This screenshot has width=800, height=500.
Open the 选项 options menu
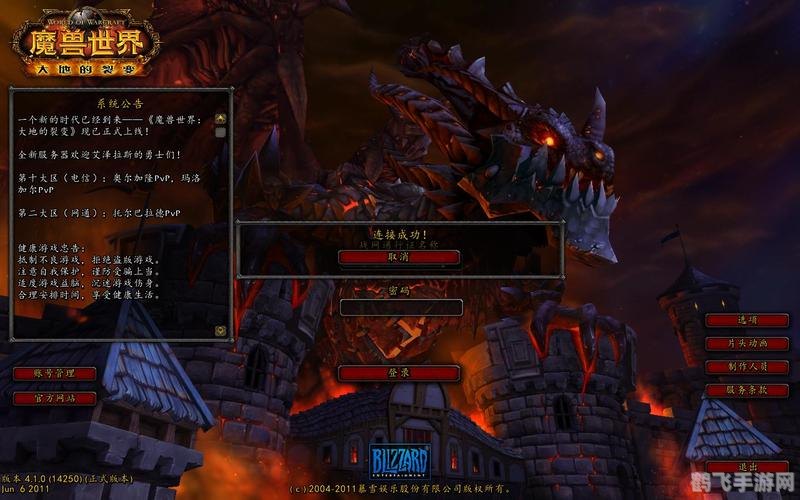click(747, 320)
